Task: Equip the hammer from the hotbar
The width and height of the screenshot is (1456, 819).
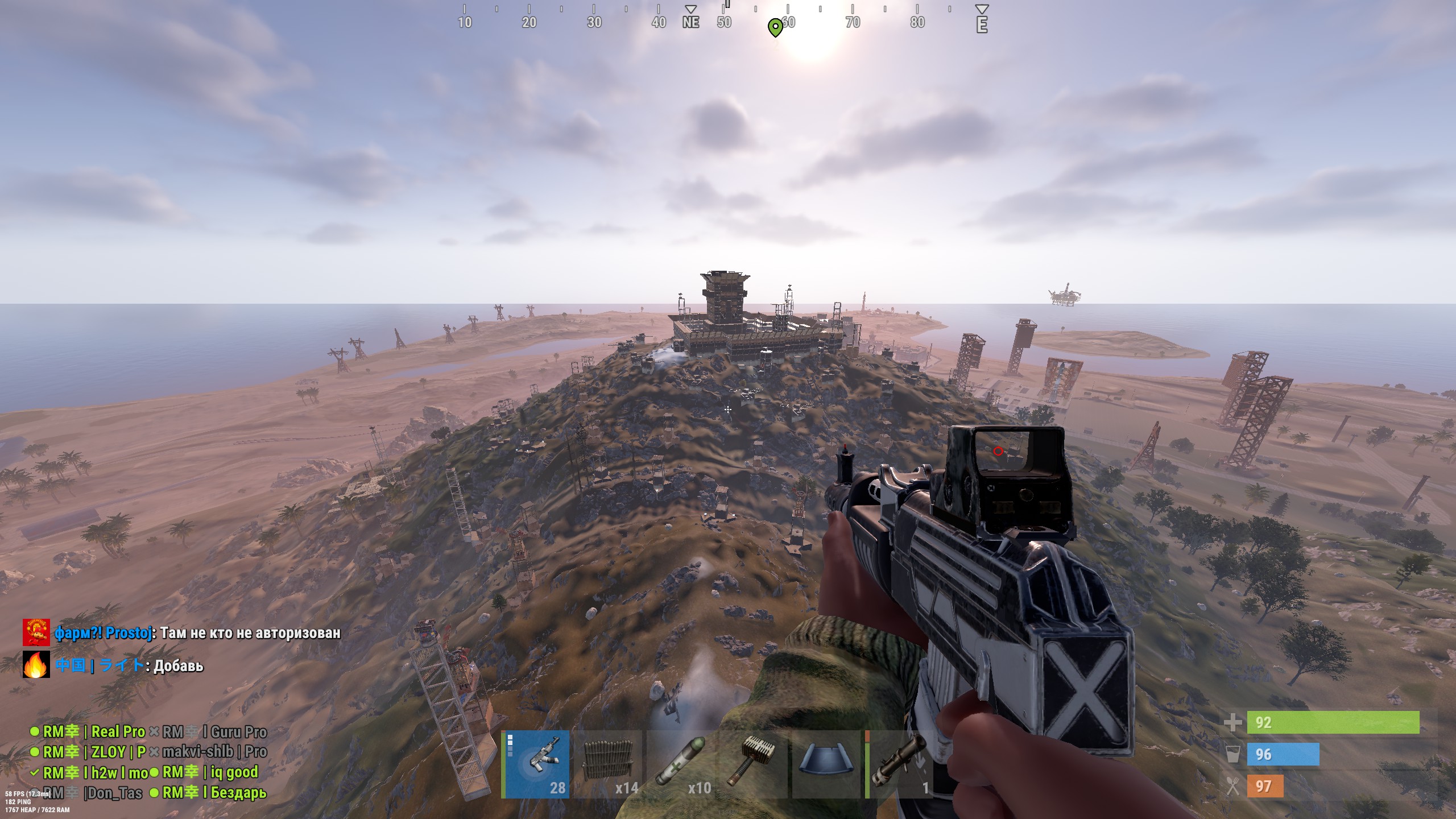Action: pos(753,764)
